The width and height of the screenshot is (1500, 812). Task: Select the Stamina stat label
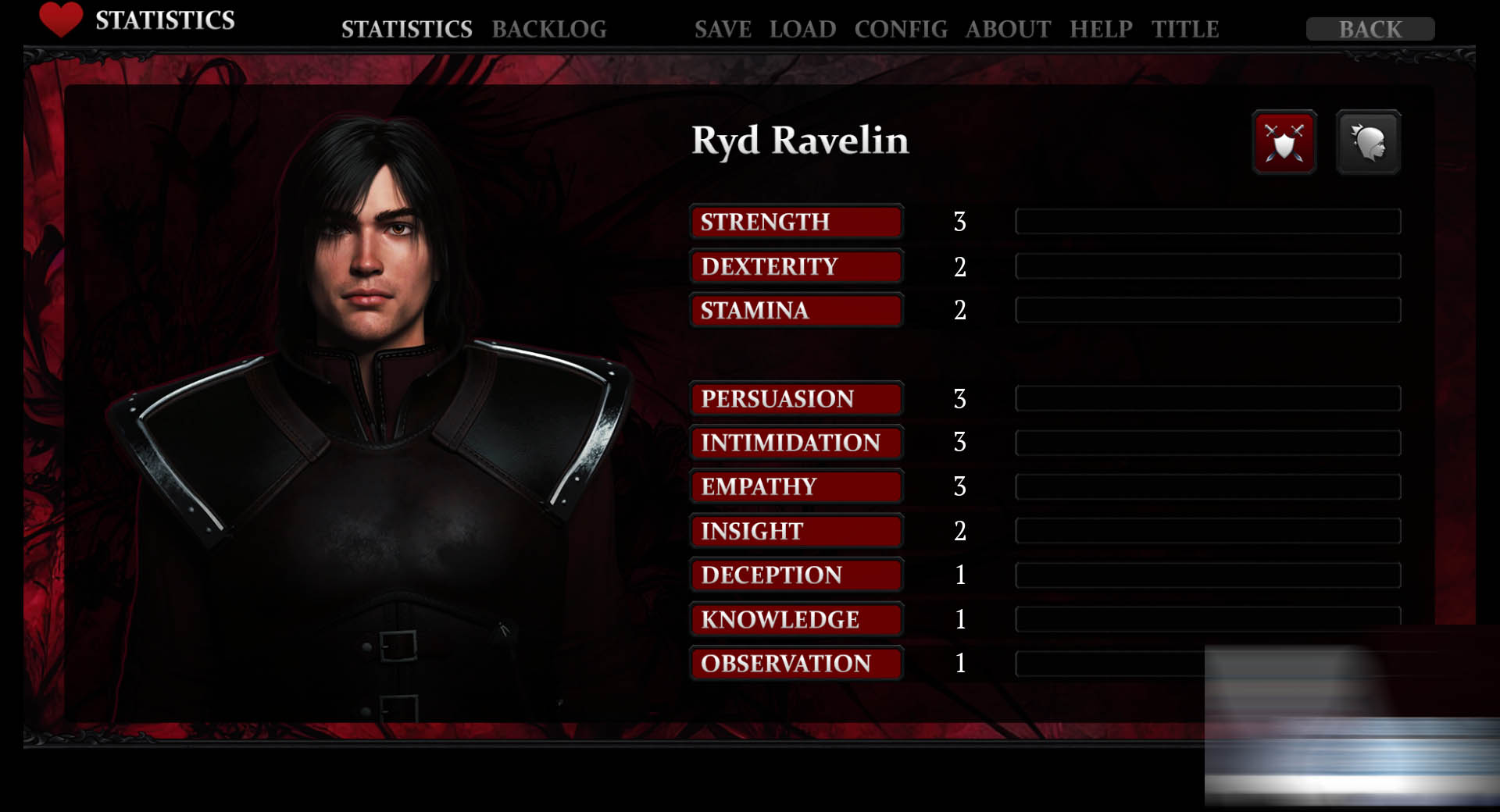coord(796,310)
